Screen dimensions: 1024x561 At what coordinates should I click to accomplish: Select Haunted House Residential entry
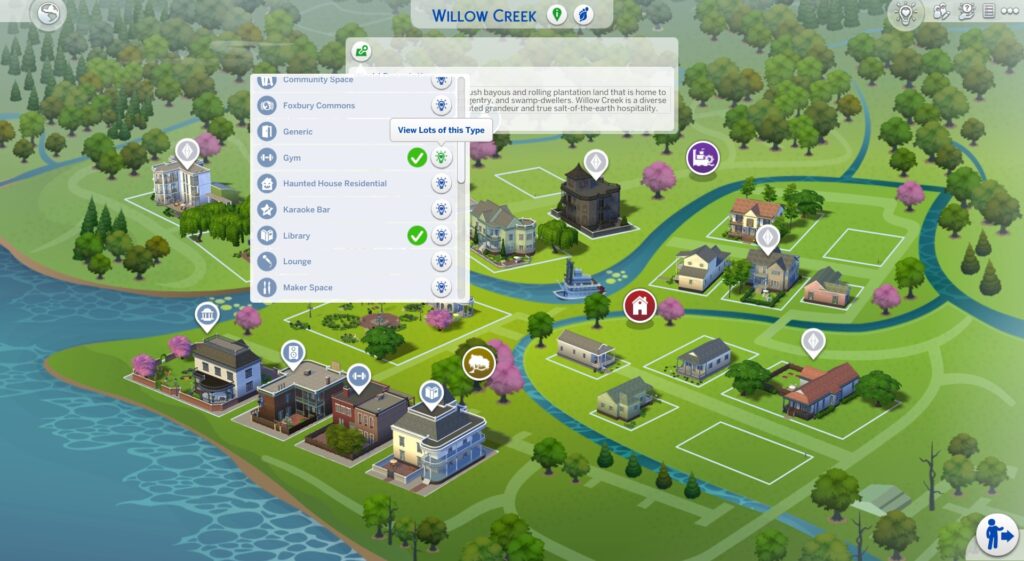click(x=334, y=184)
